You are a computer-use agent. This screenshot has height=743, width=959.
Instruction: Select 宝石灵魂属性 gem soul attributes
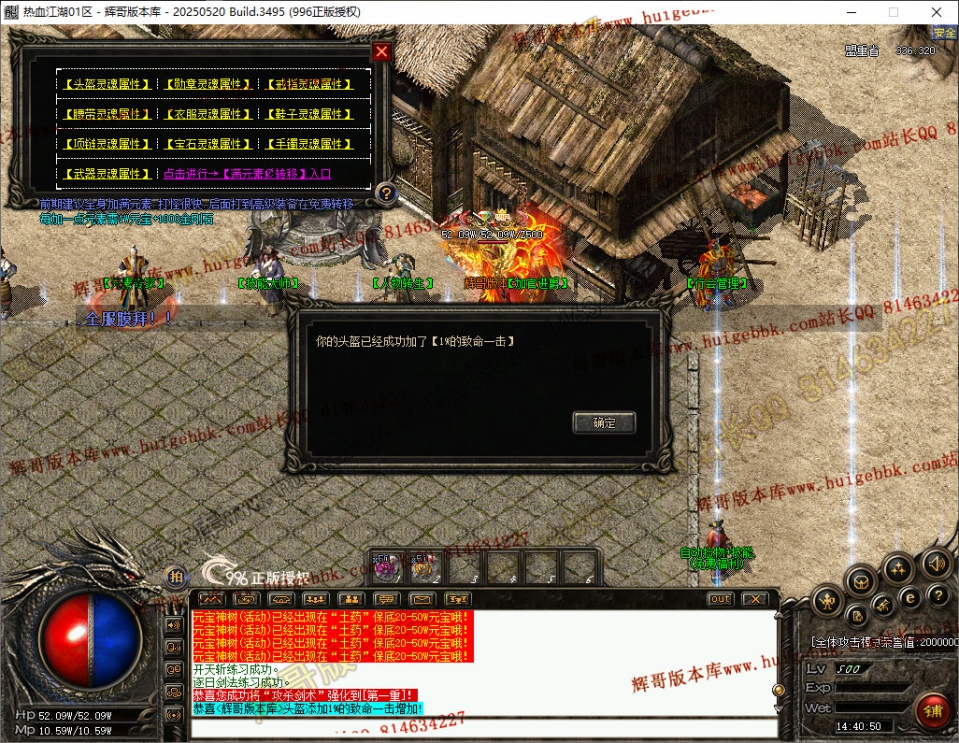click(x=207, y=144)
